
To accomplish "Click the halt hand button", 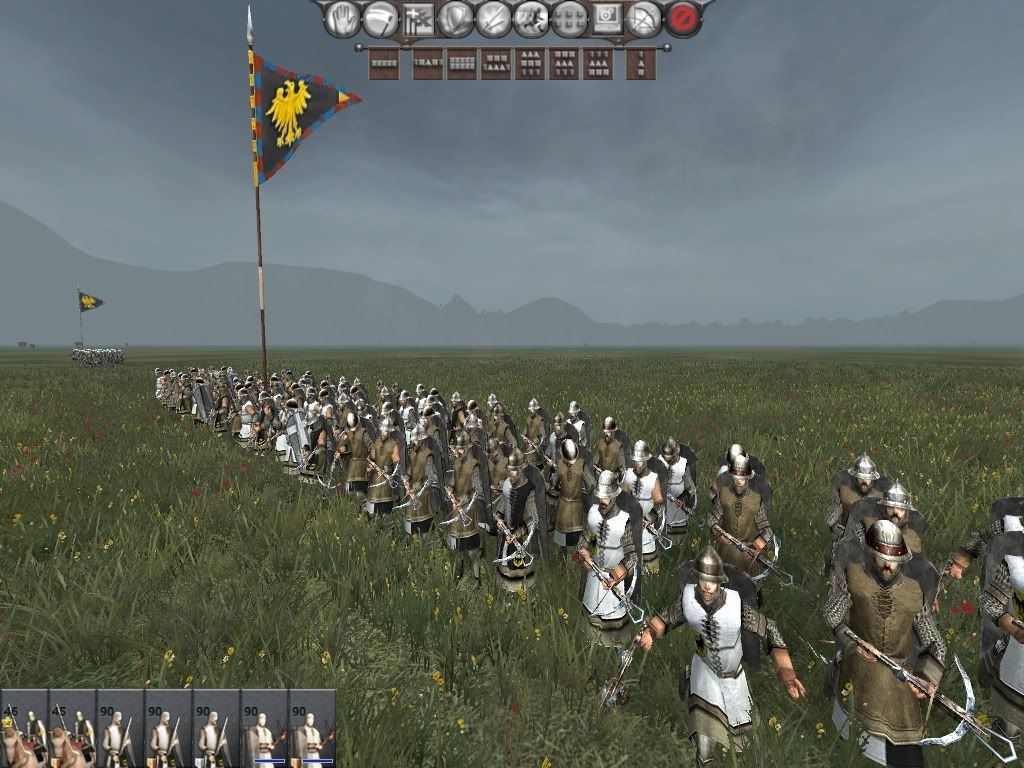I will pyautogui.click(x=342, y=18).
